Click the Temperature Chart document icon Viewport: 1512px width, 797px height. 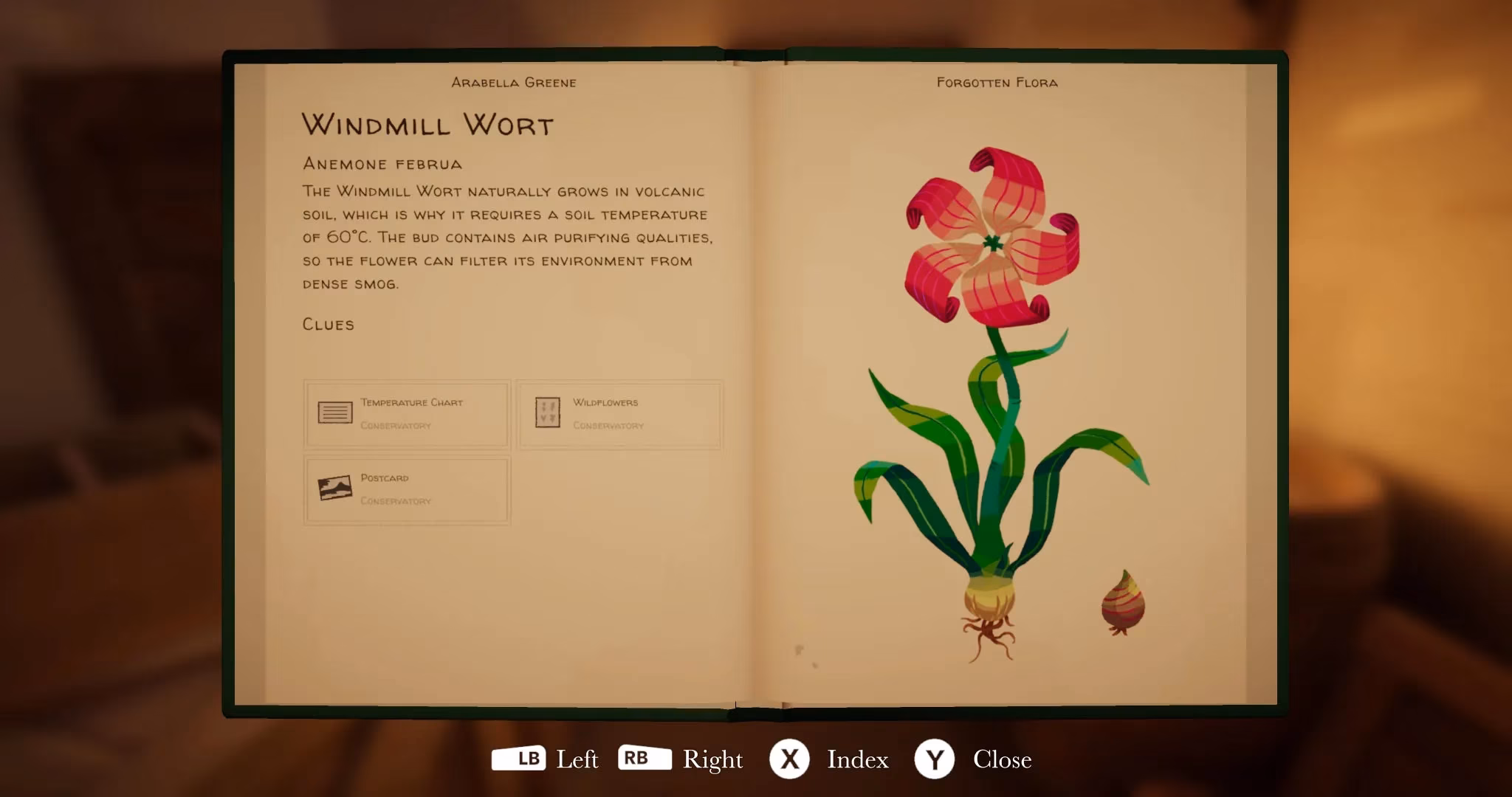point(337,412)
